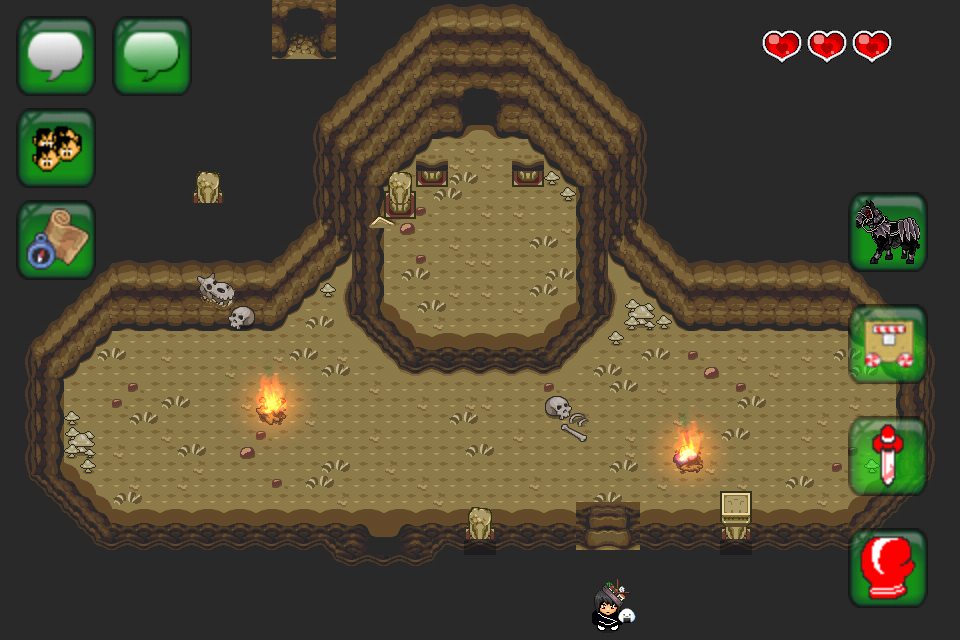Select the red sword weapon button
This screenshot has width=960, height=640.
point(888,456)
